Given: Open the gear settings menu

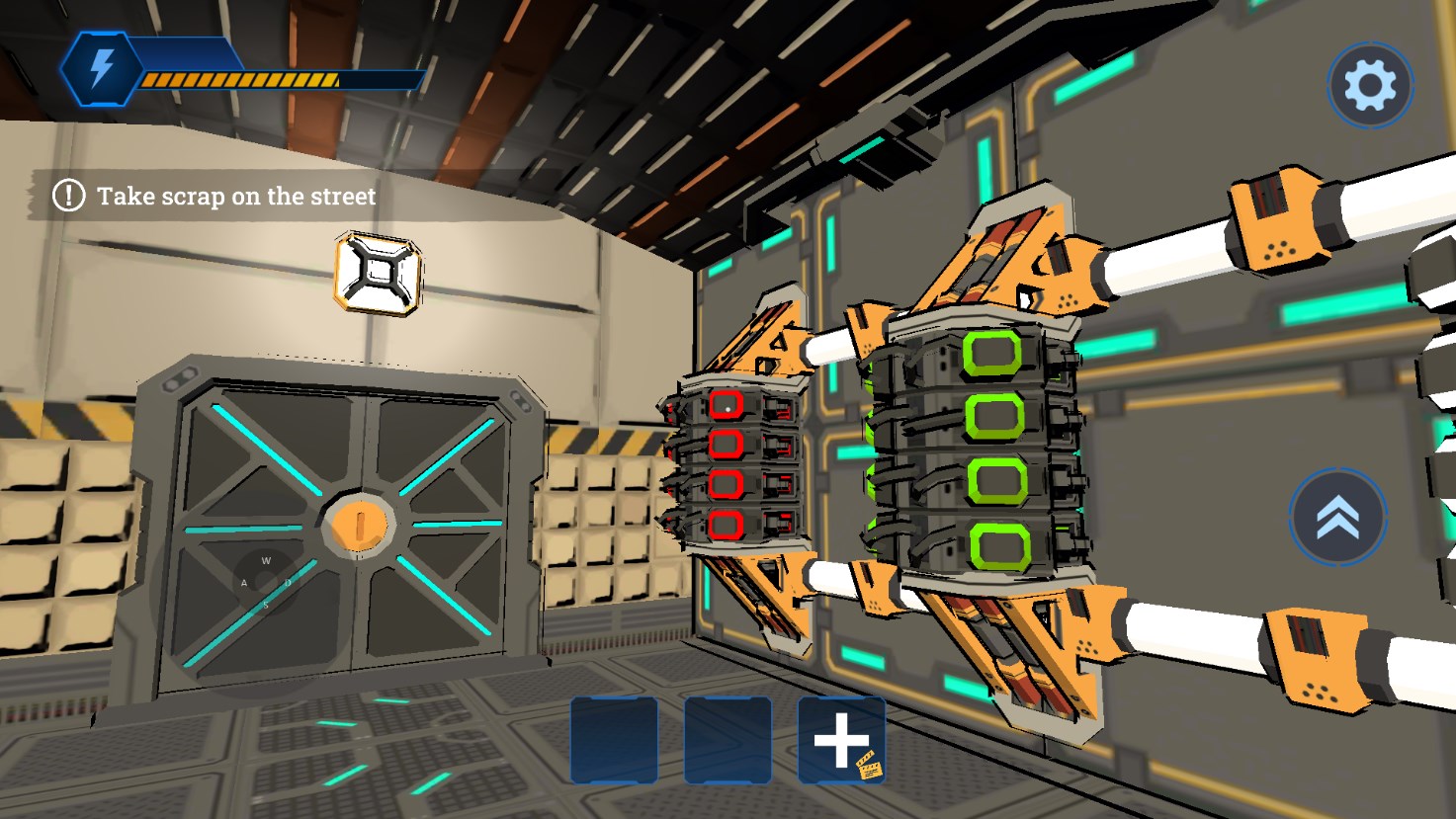Looking at the screenshot, I should [x=1369, y=86].
